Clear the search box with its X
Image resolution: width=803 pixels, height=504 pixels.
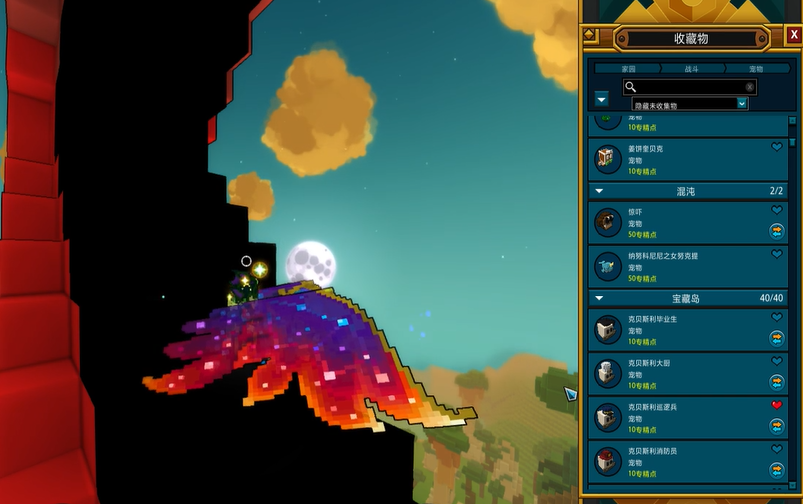[x=749, y=87]
